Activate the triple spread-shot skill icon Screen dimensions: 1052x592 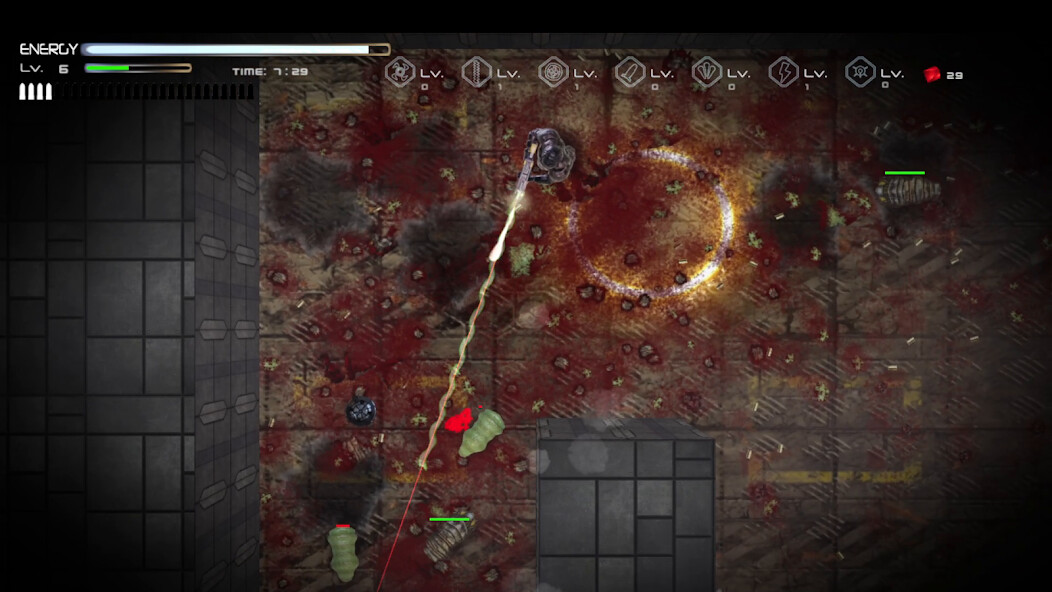pos(707,72)
